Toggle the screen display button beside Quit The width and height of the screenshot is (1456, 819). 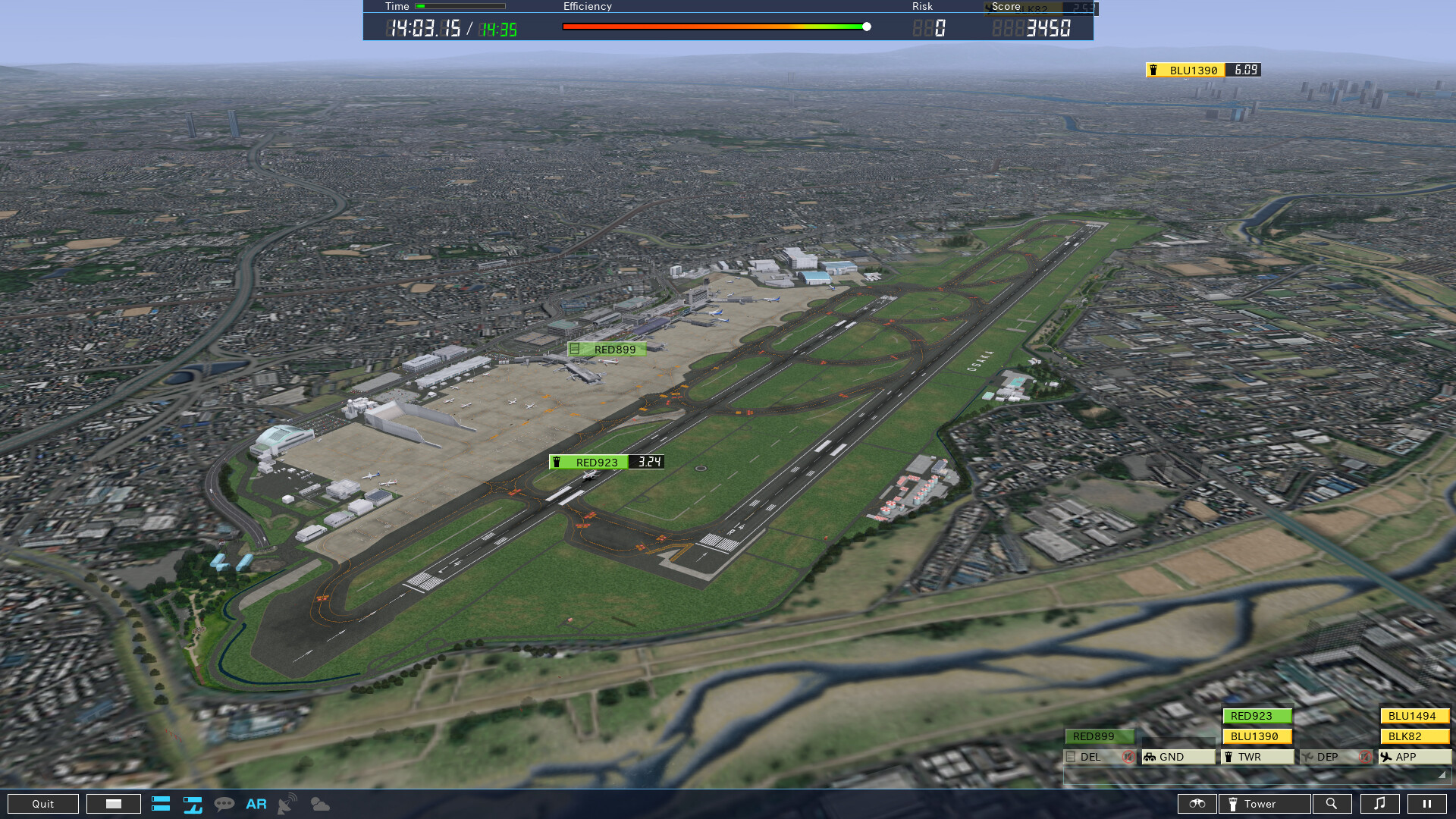(113, 804)
